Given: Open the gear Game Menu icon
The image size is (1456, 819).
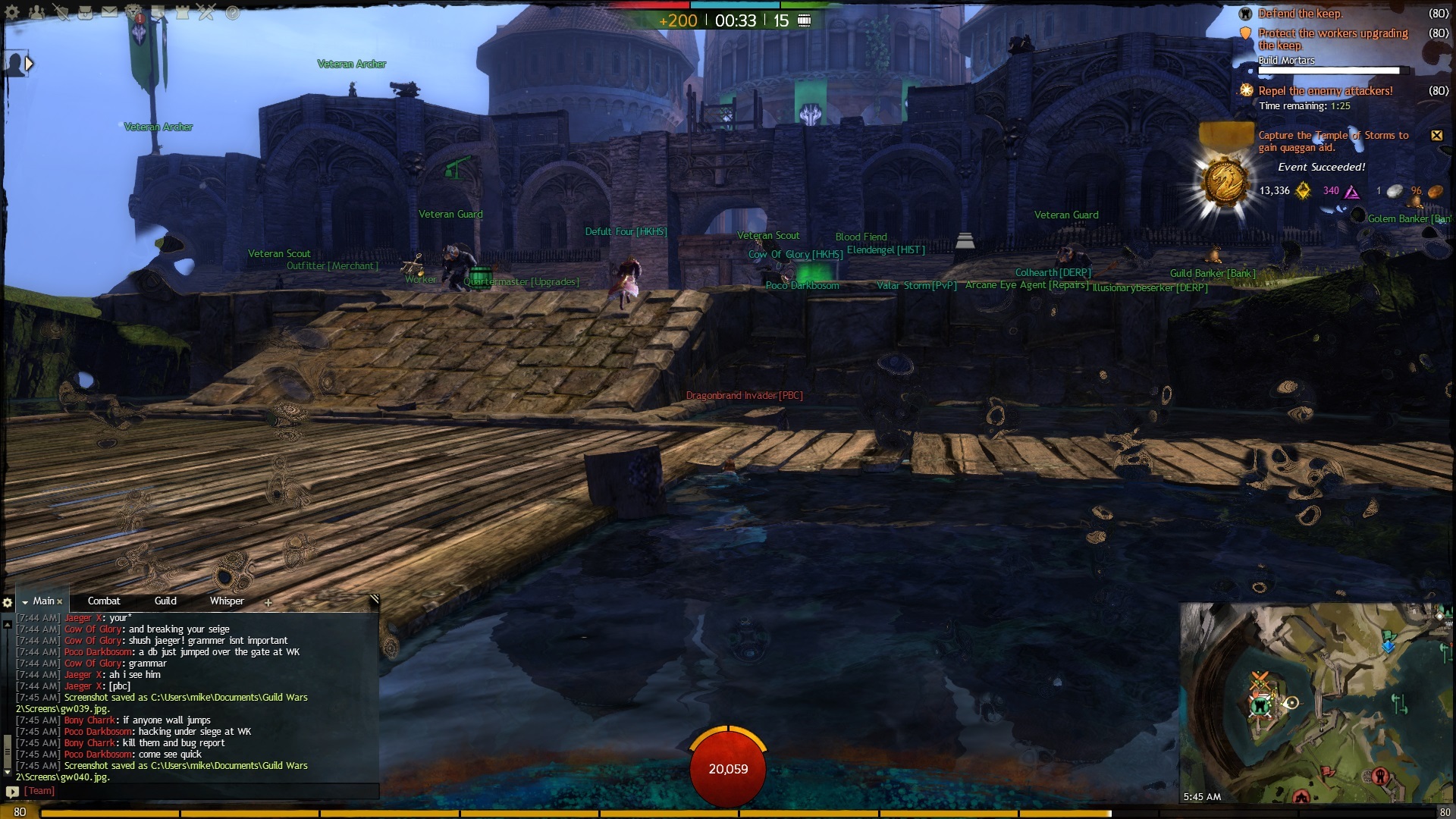Looking at the screenshot, I should (x=12, y=12).
